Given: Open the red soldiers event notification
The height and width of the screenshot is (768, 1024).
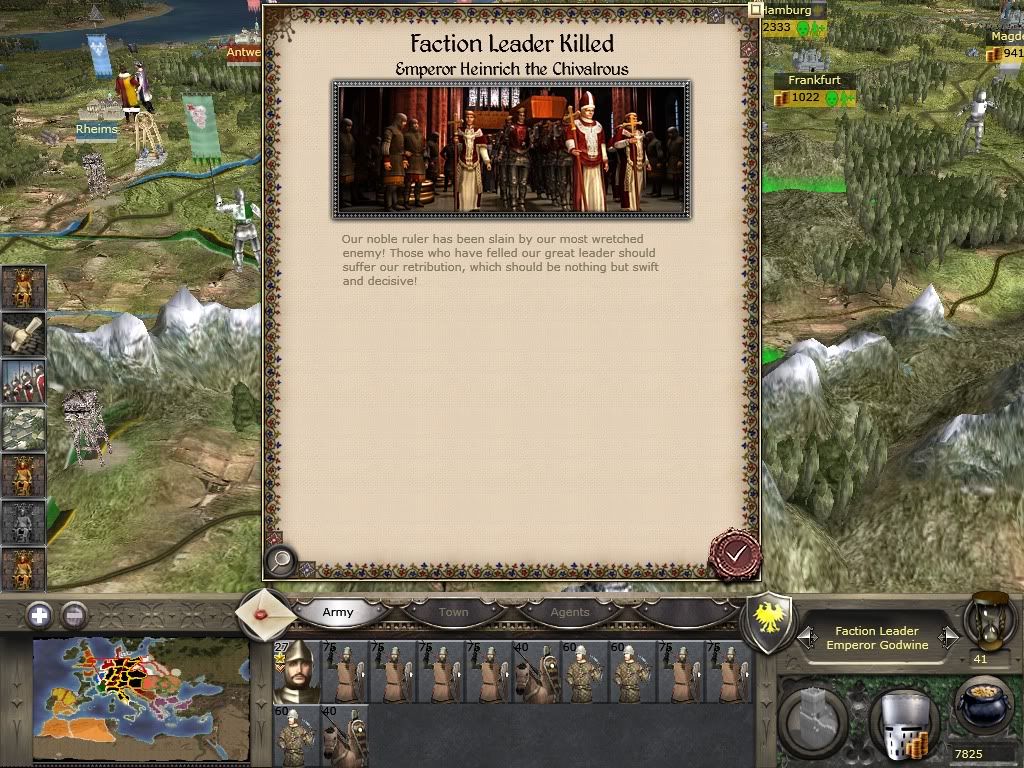Looking at the screenshot, I should [x=23, y=381].
